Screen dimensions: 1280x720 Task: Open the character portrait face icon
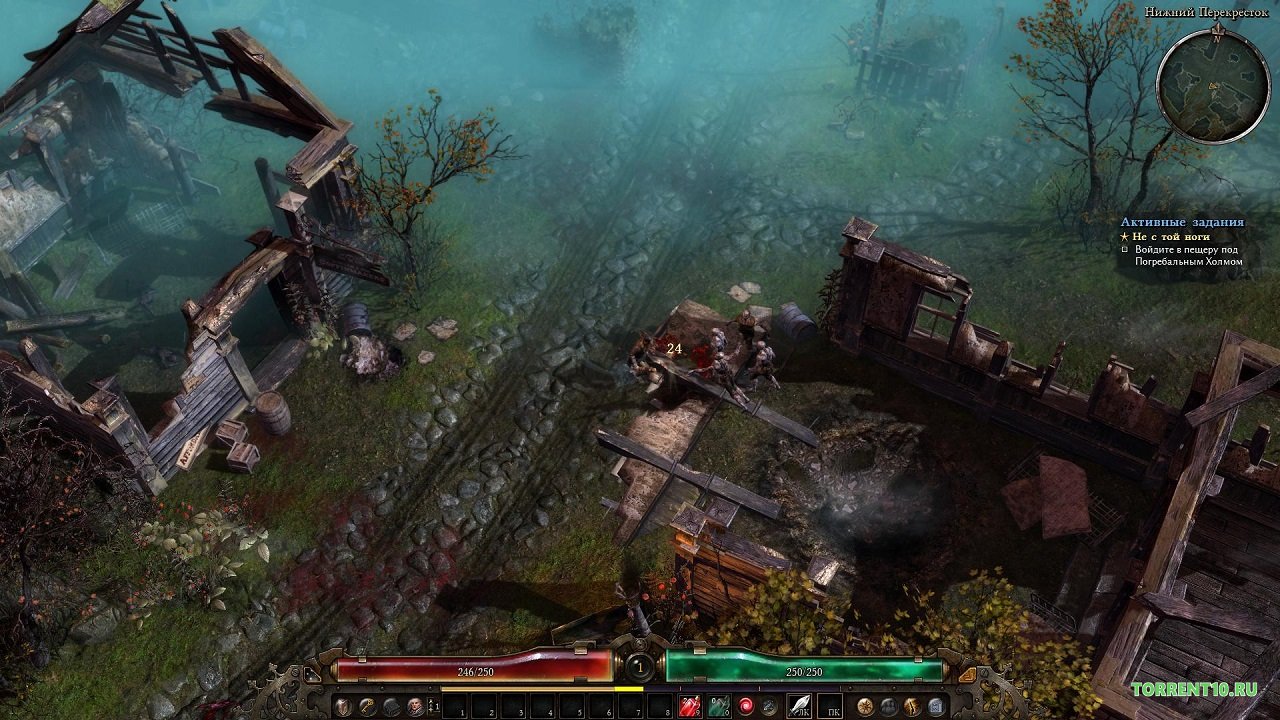click(x=416, y=707)
